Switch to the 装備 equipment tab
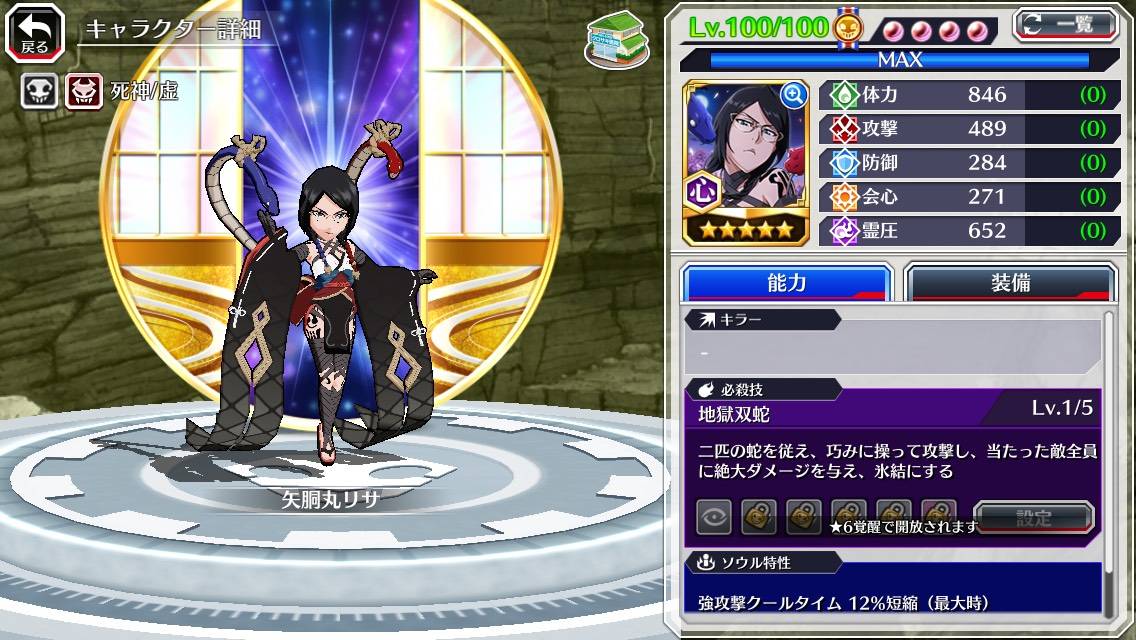1136x640 pixels. 1009,283
